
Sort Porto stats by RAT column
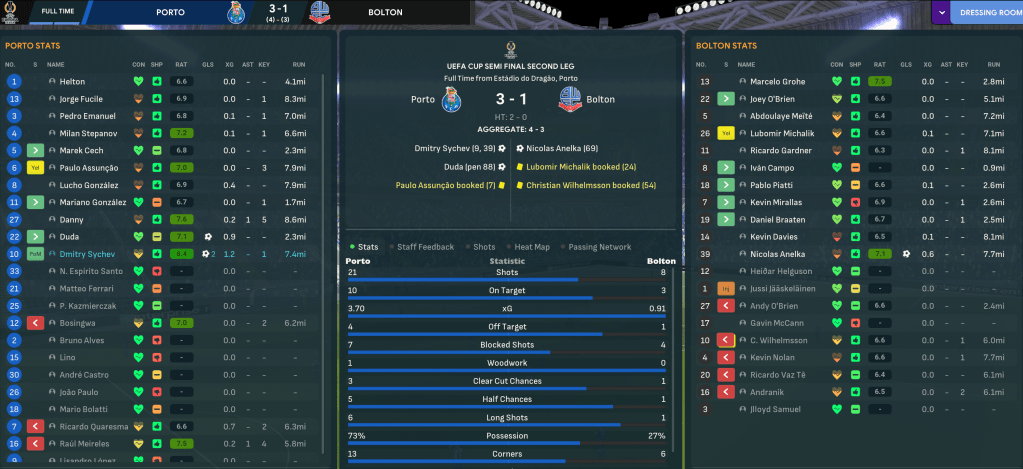click(x=180, y=64)
